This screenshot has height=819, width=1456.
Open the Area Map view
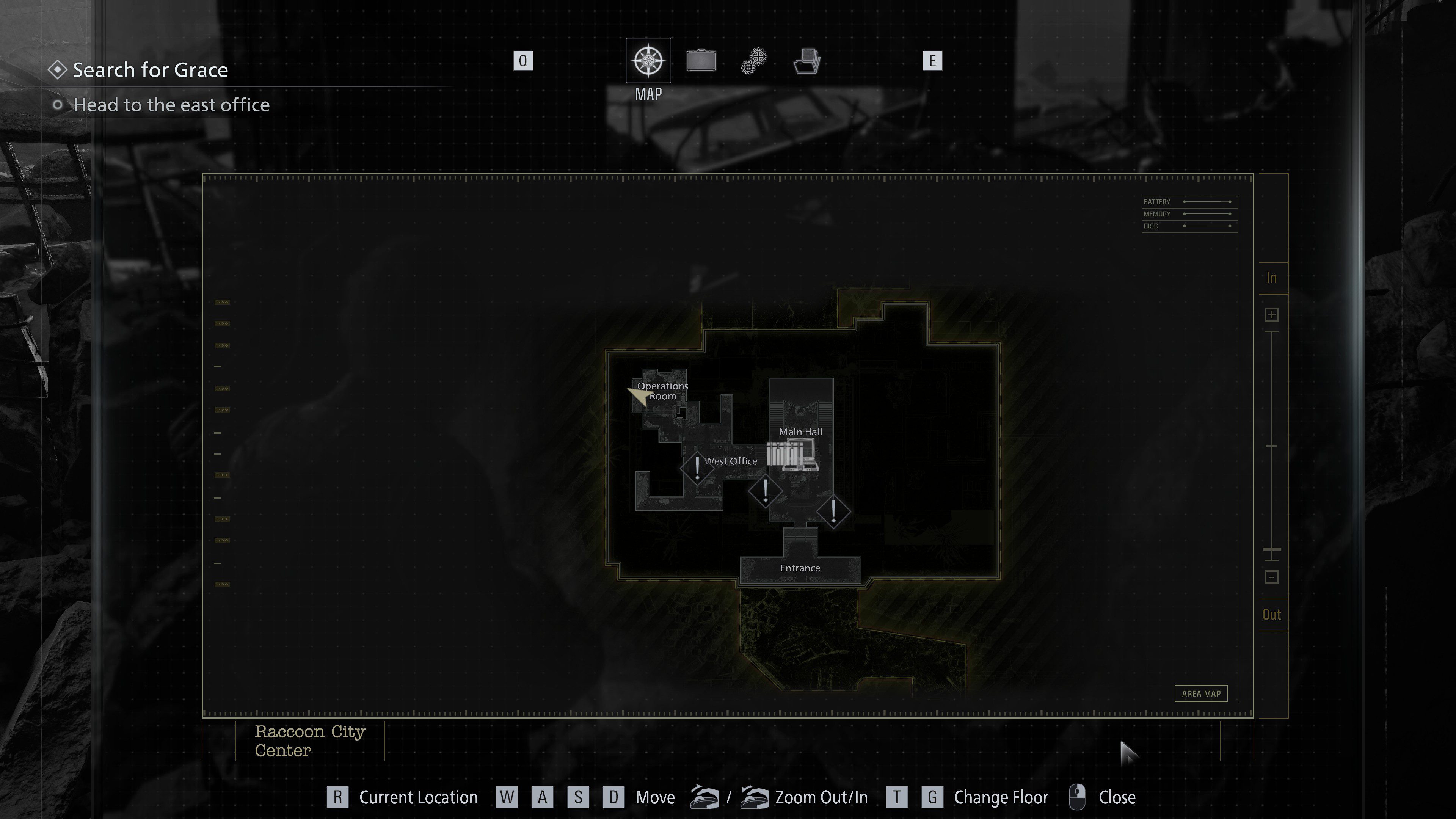[1201, 693]
